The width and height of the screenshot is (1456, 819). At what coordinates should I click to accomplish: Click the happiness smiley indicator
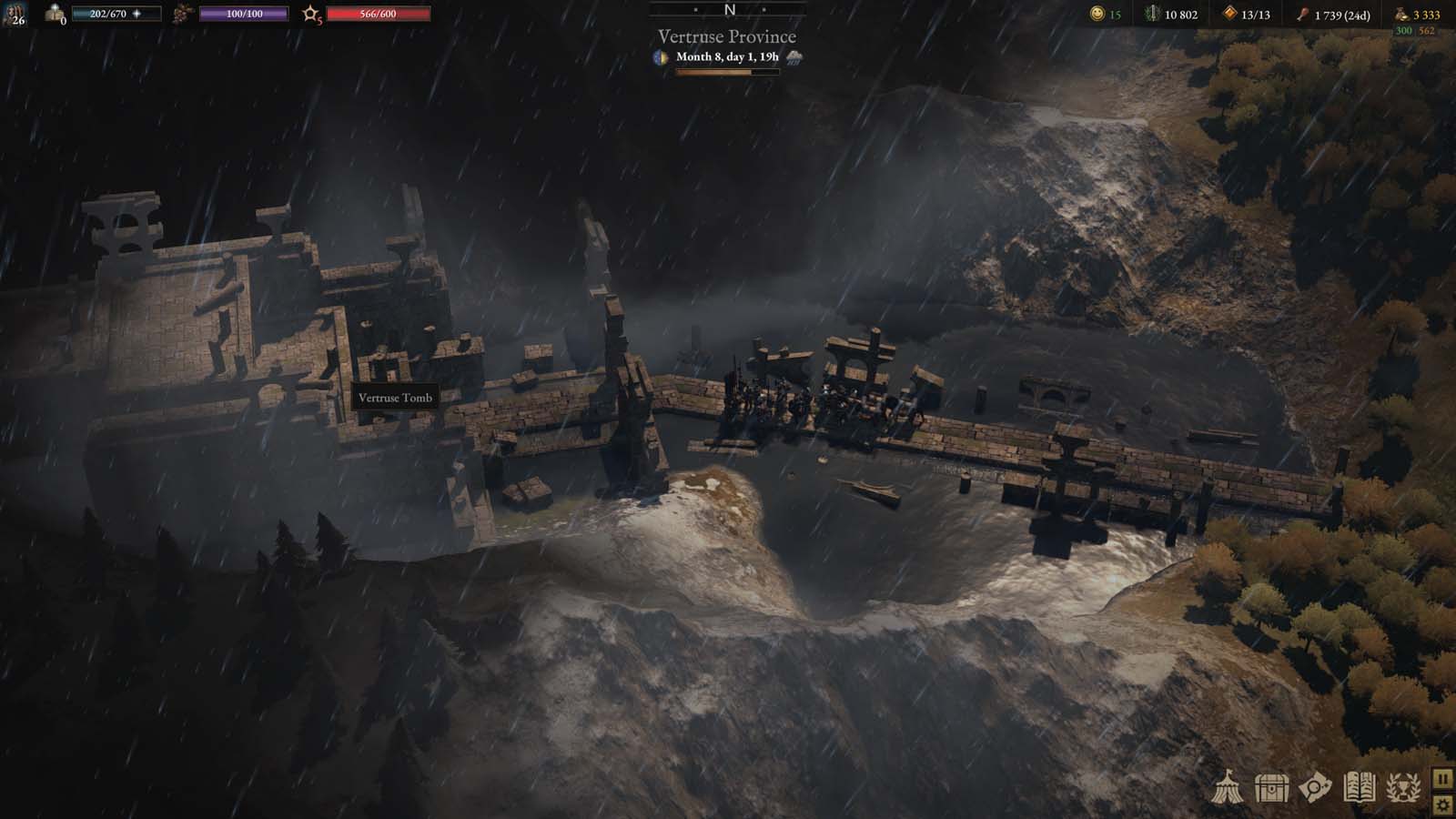(x=1097, y=15)
